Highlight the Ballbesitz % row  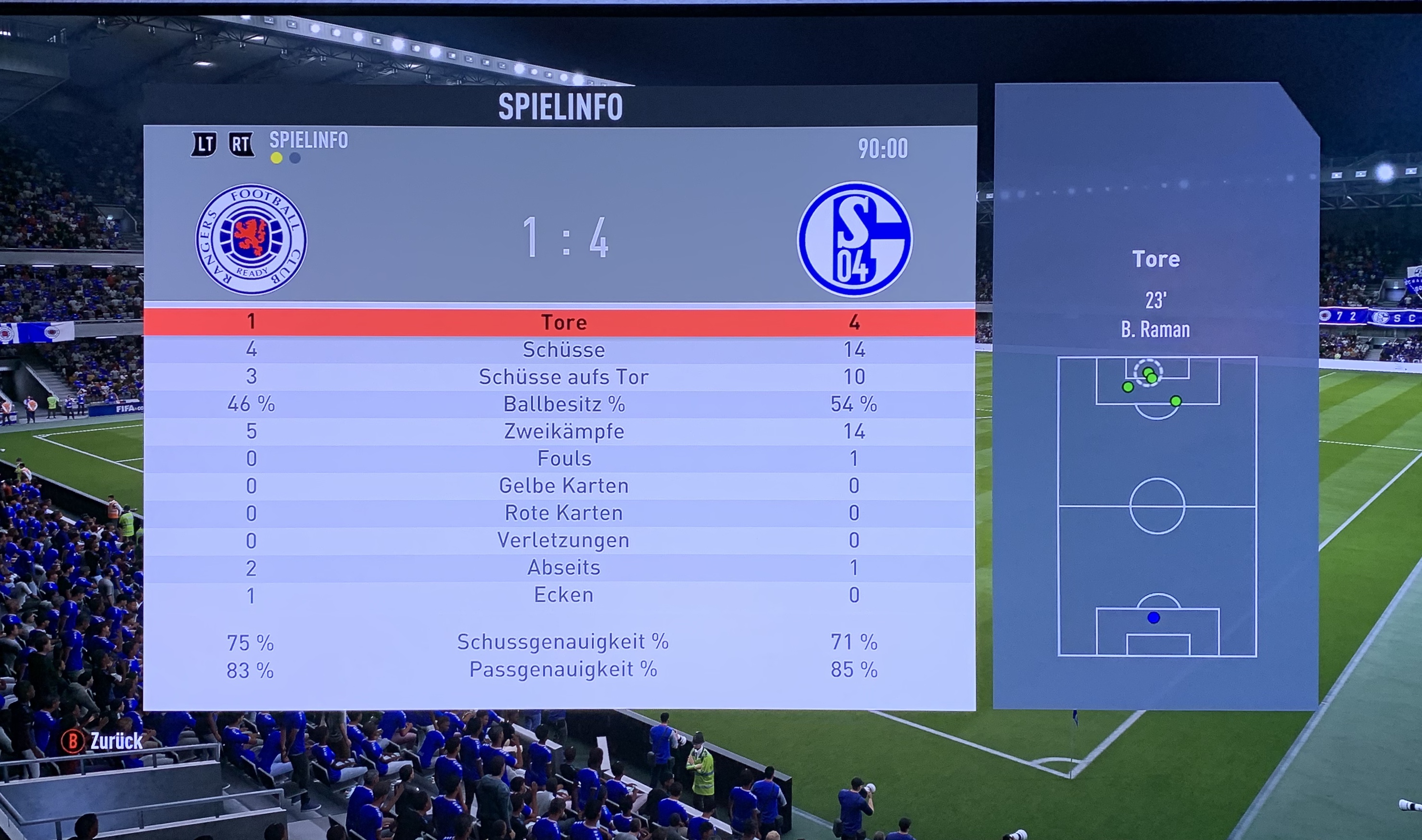(x=563, y=404)
